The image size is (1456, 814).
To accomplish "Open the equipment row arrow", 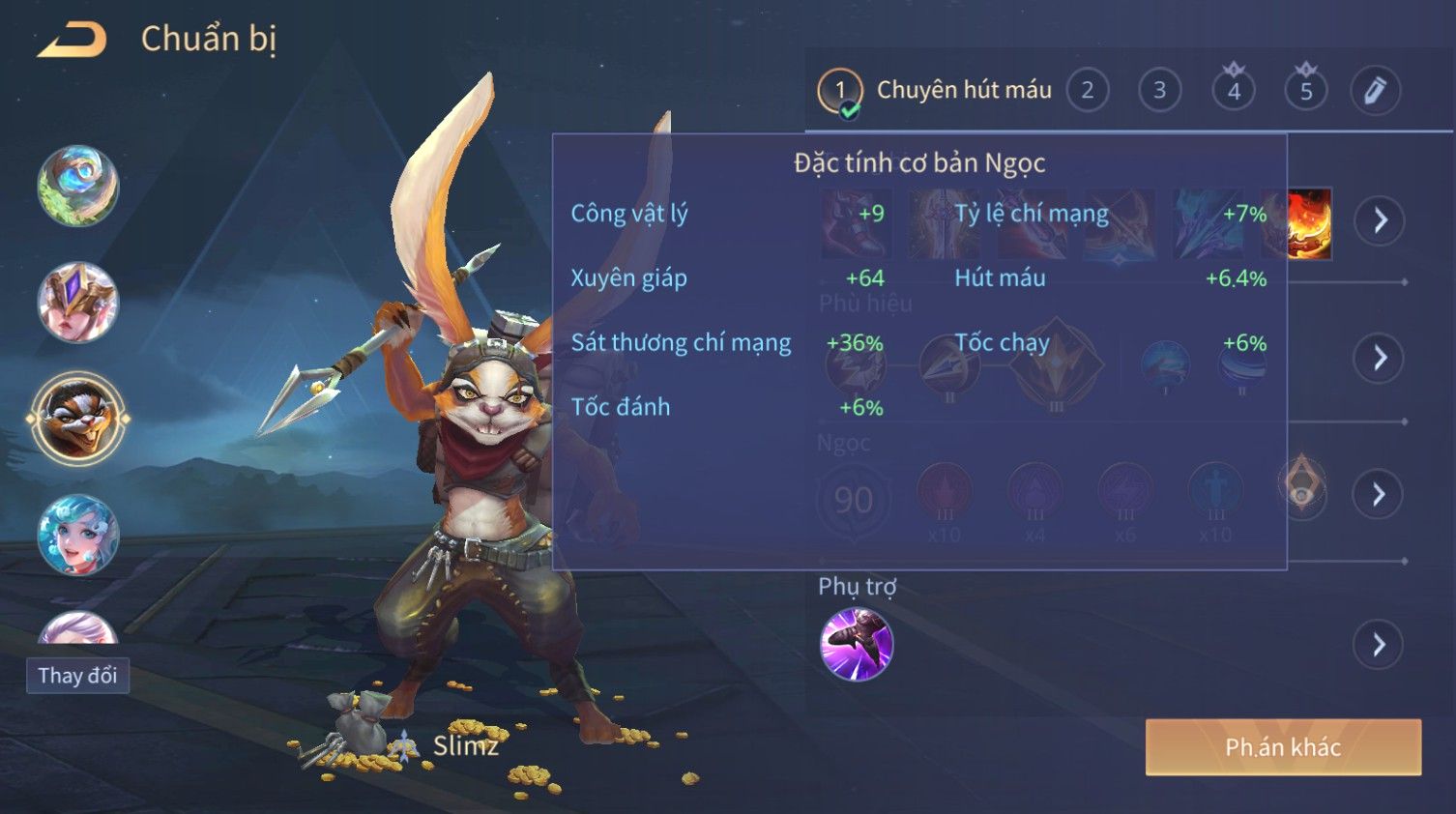I will pyautogui.click(x=1380, y=220).
